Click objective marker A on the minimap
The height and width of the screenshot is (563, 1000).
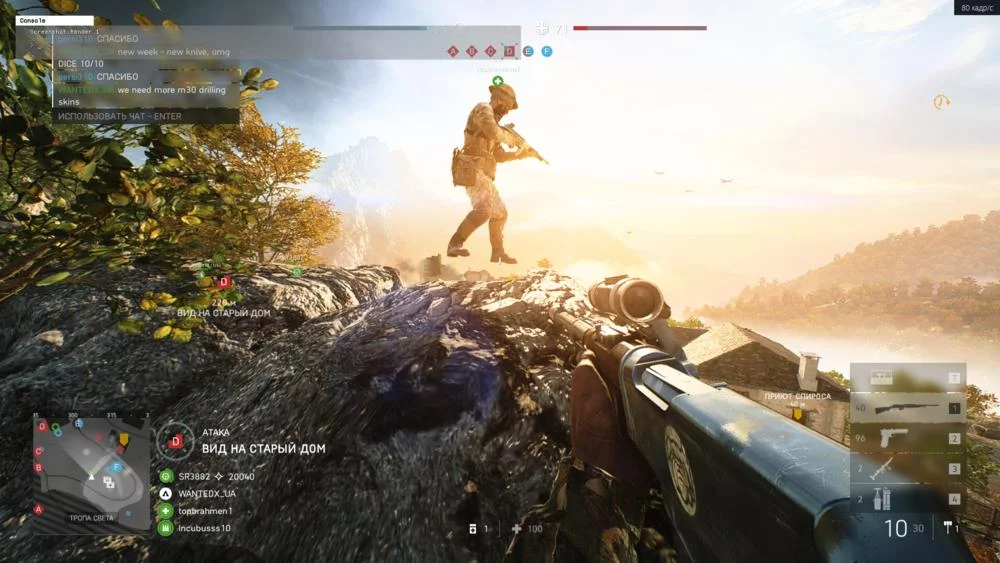coord(39,509)
